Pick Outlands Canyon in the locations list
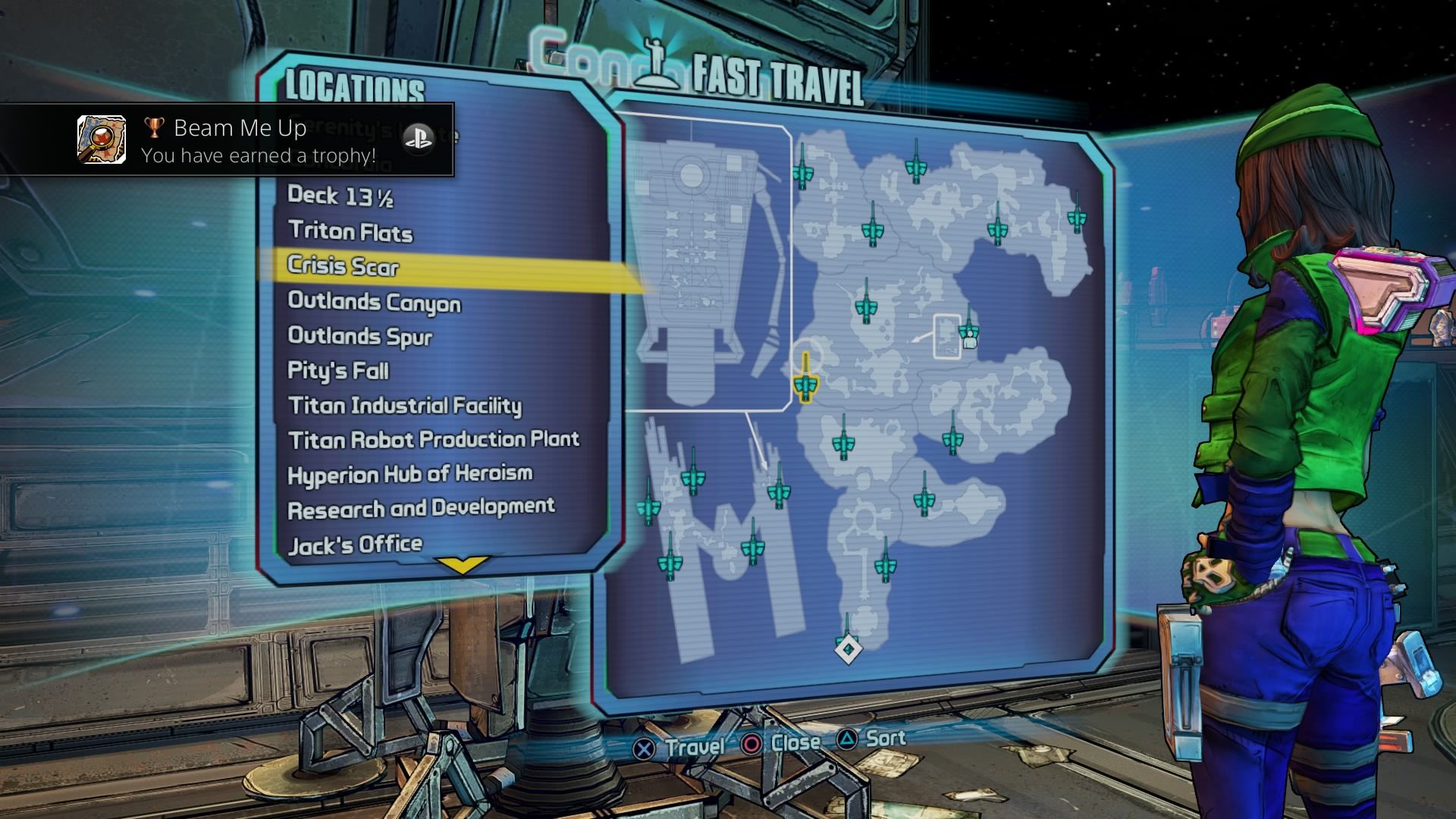Viewport: 1456px width, 819px height. coord(375,303)
